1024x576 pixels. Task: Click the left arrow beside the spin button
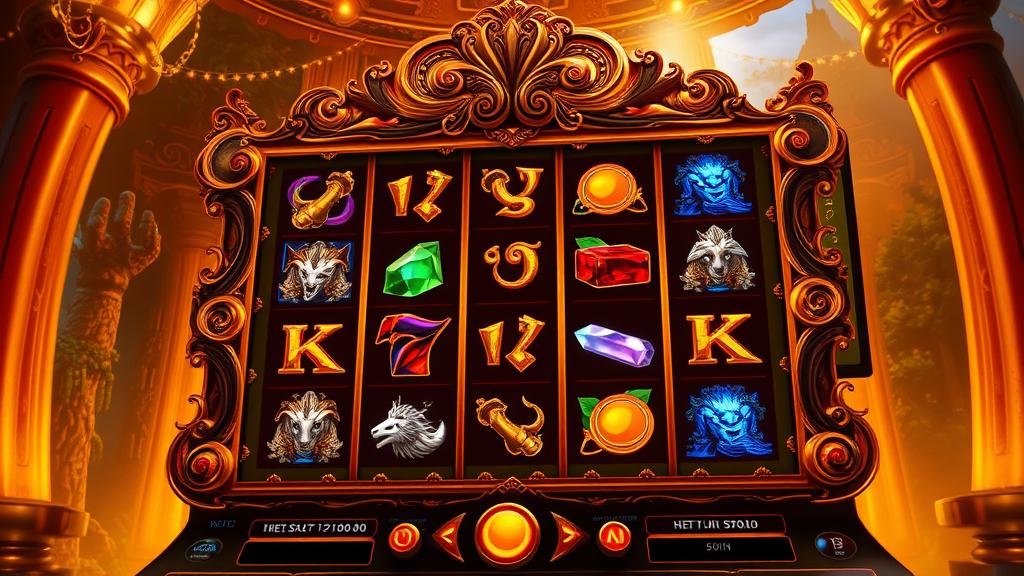pos(449,536)
